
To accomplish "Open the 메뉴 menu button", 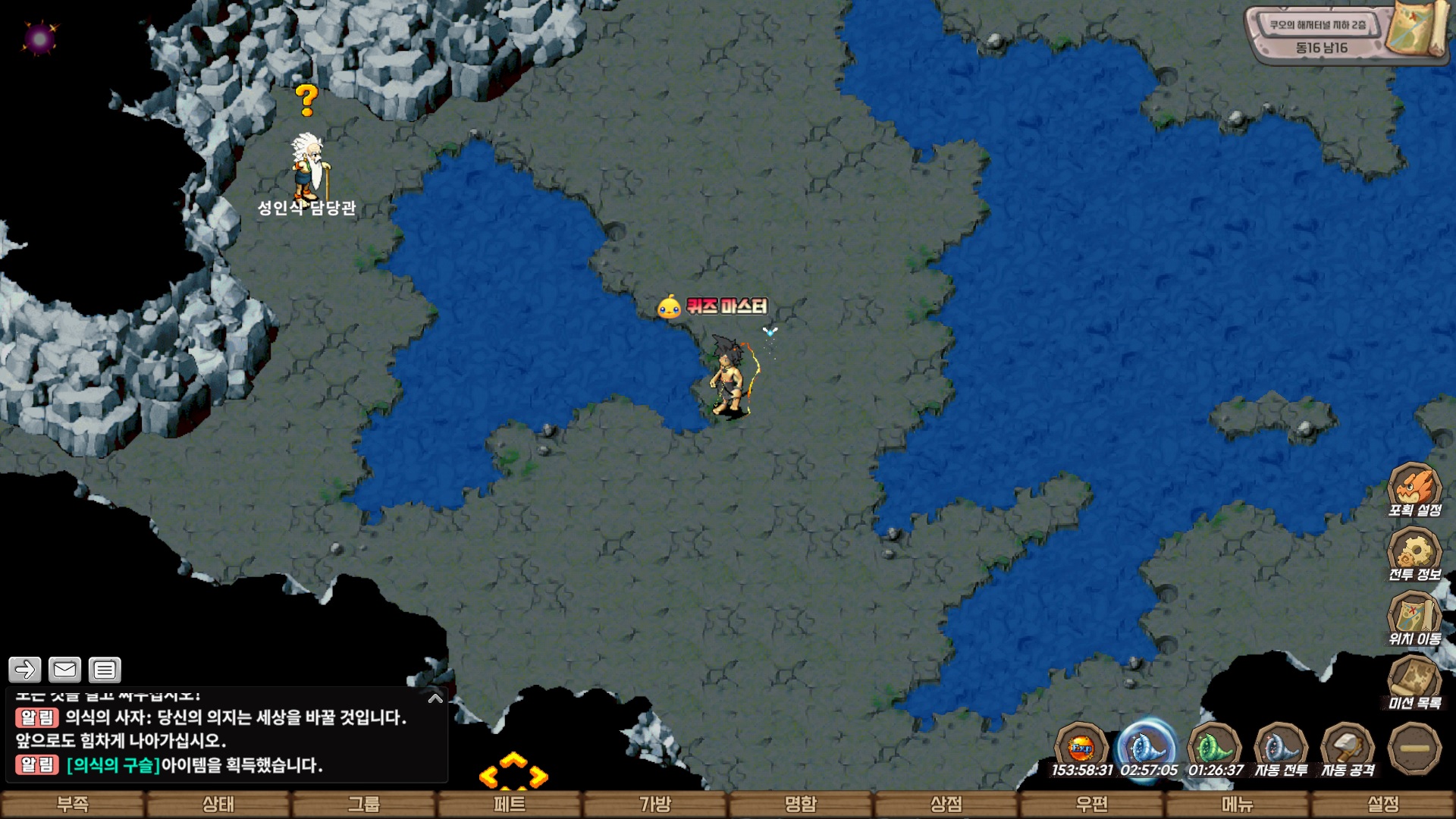I will click(x=1238, y=804).
